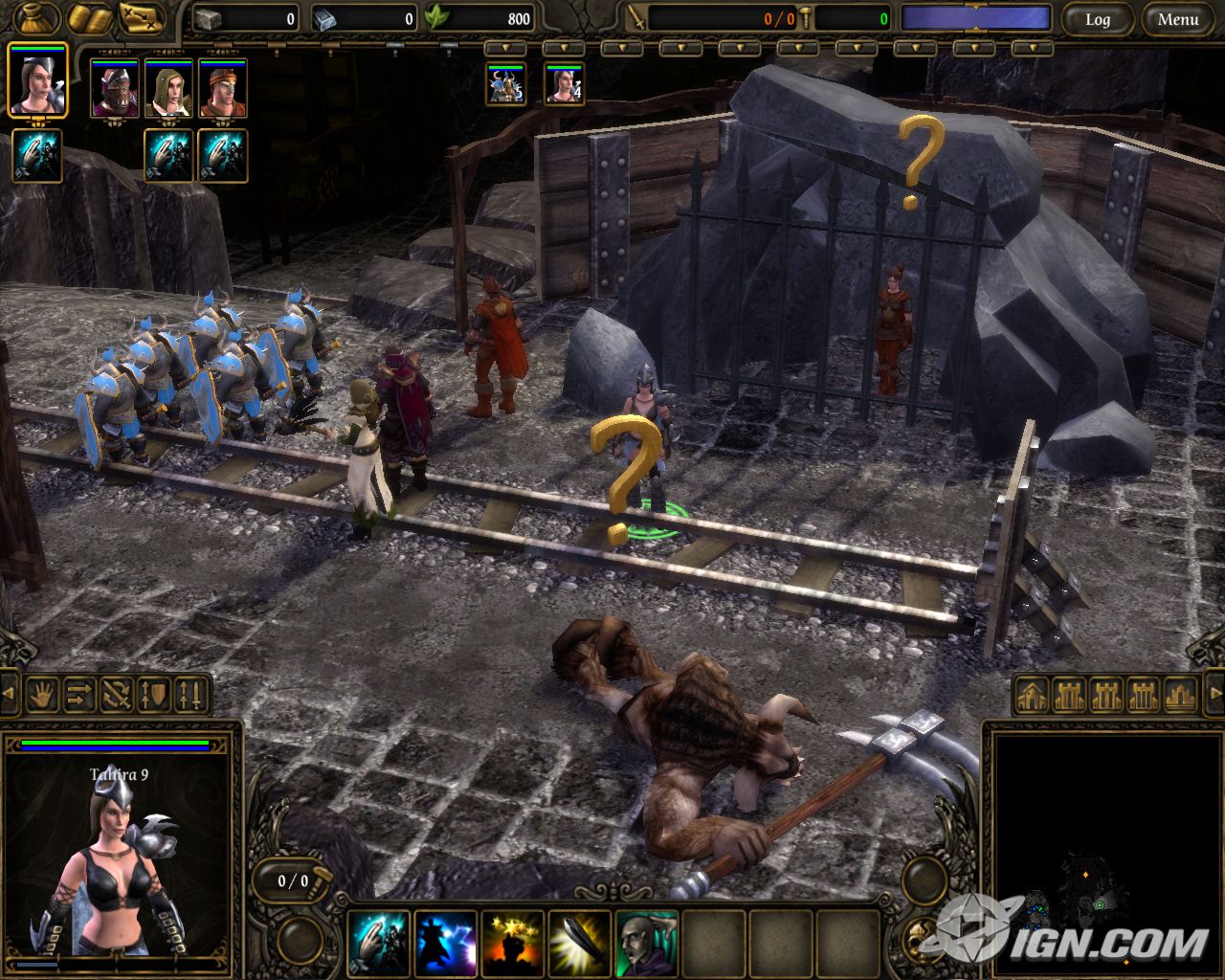Open the Log panel
Image resolution: width=1225 pixels, height=980 pixels.
(x=1097, y=19)
